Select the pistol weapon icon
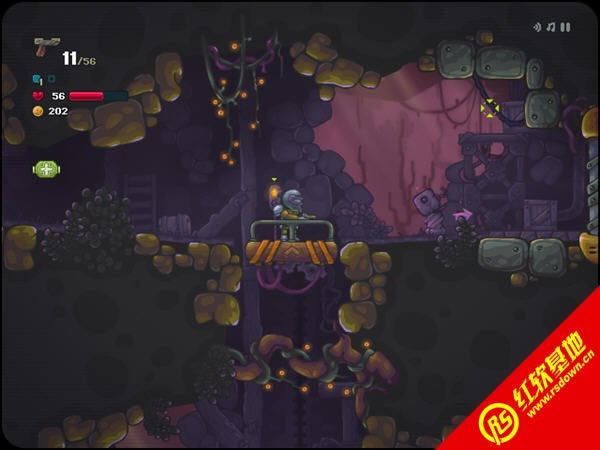The height and width of the screenshot is (450, 600). point(45,47)
